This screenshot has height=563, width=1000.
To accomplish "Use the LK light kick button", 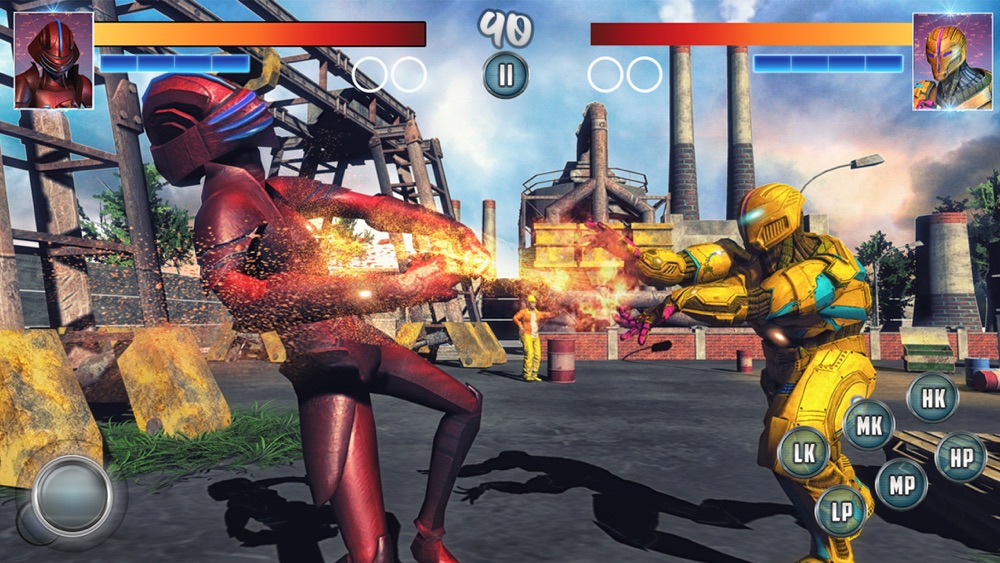I will (x=803, y=452).
